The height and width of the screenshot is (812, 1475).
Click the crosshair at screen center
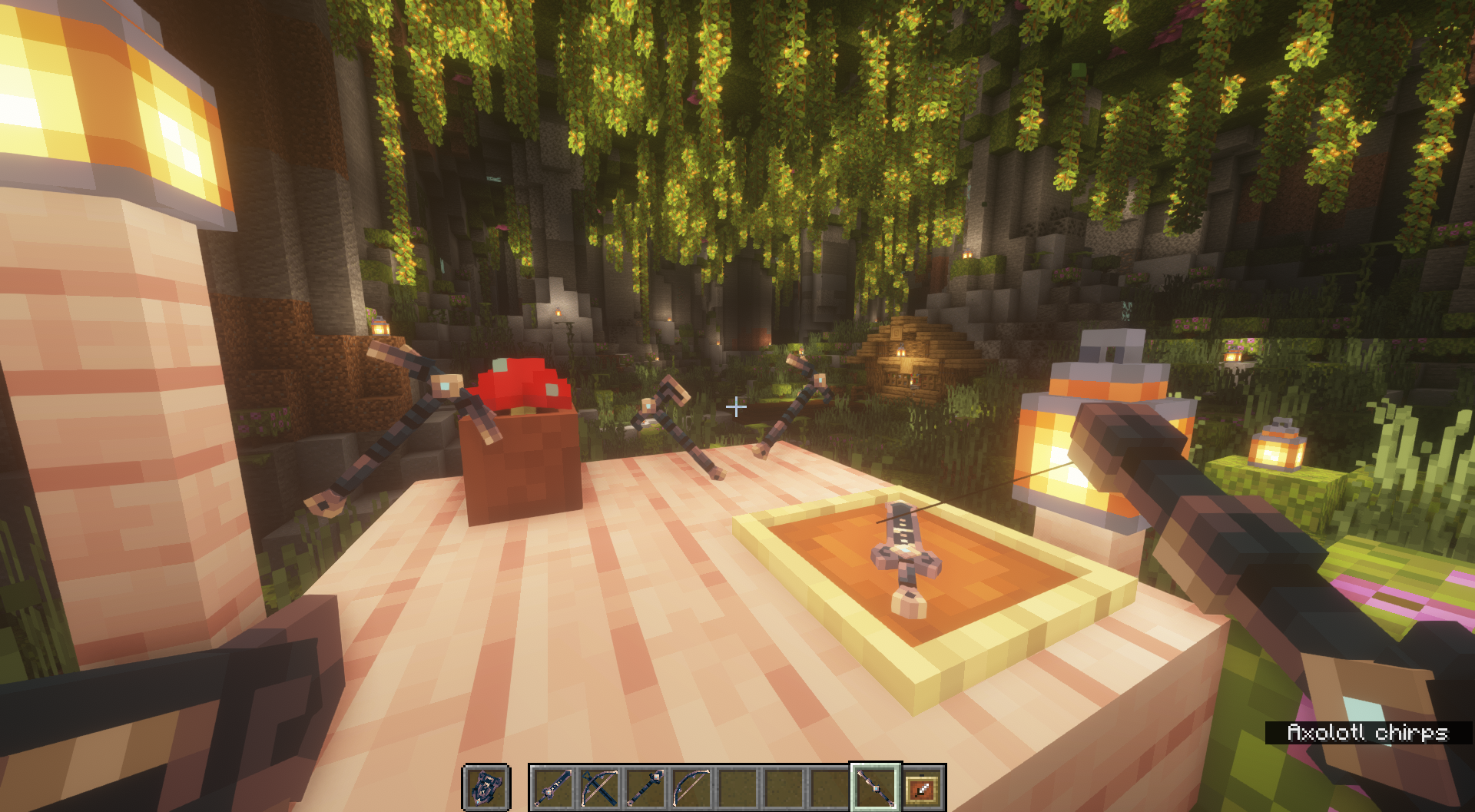(x=737, y=407)
